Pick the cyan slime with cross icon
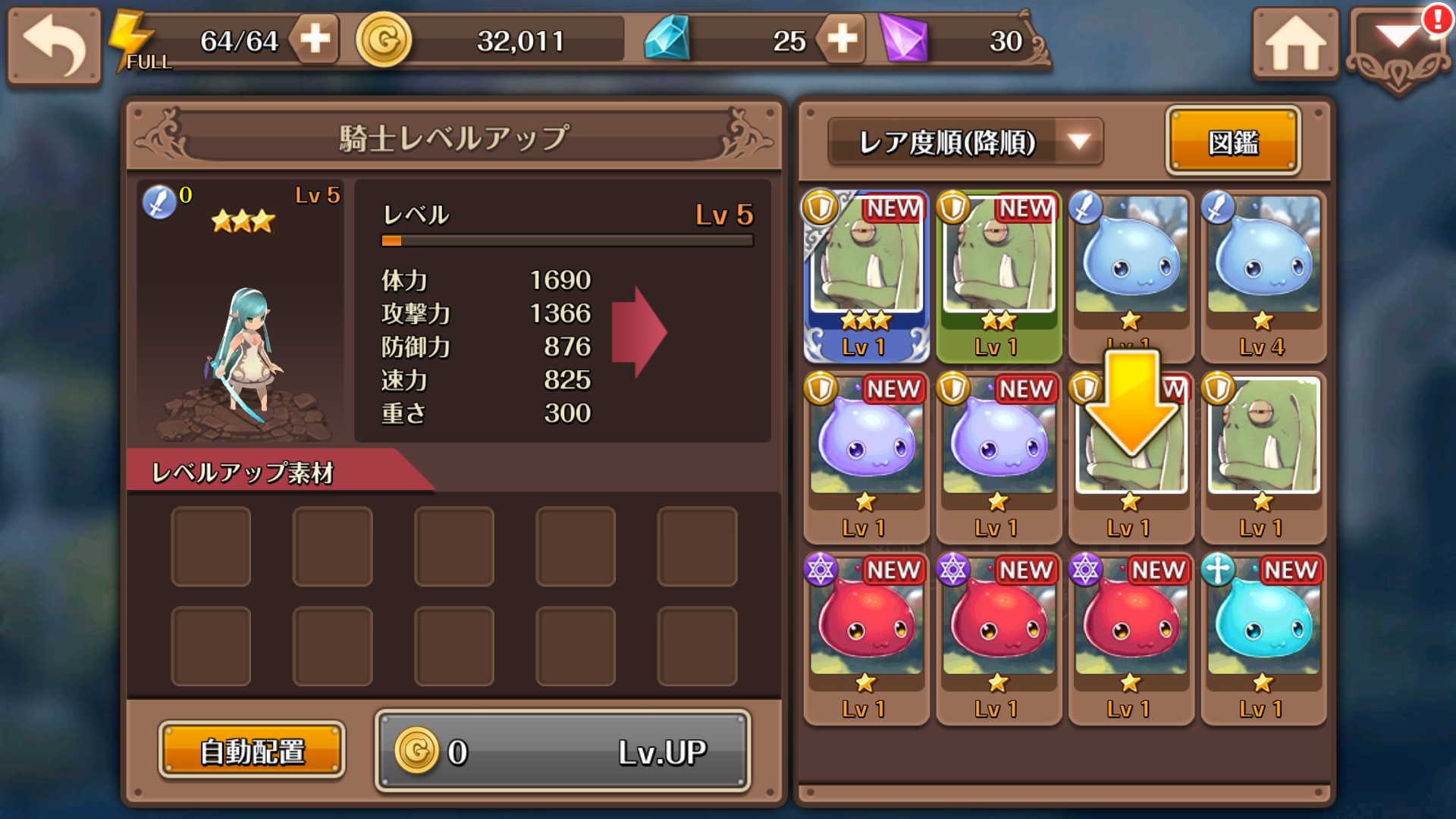The width and height of the screenshot is (1456, 819). click(x=1263, y=639)
